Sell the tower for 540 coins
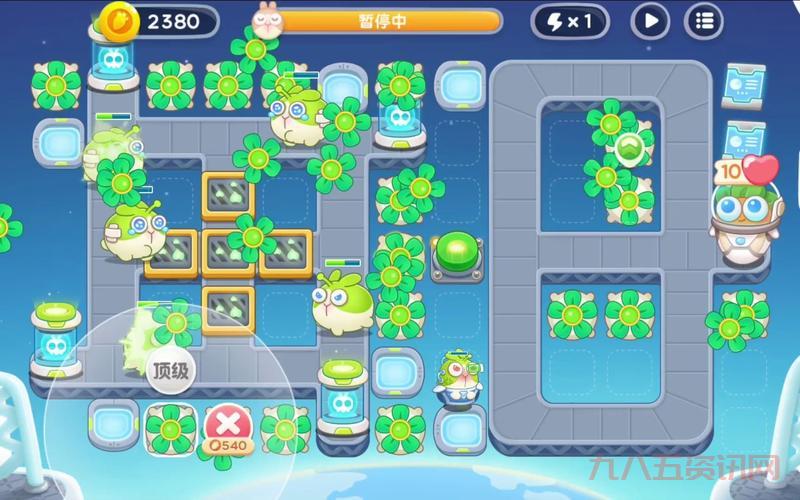The height and width of the screenshot is (500, 800). click(x=228, y=426)
